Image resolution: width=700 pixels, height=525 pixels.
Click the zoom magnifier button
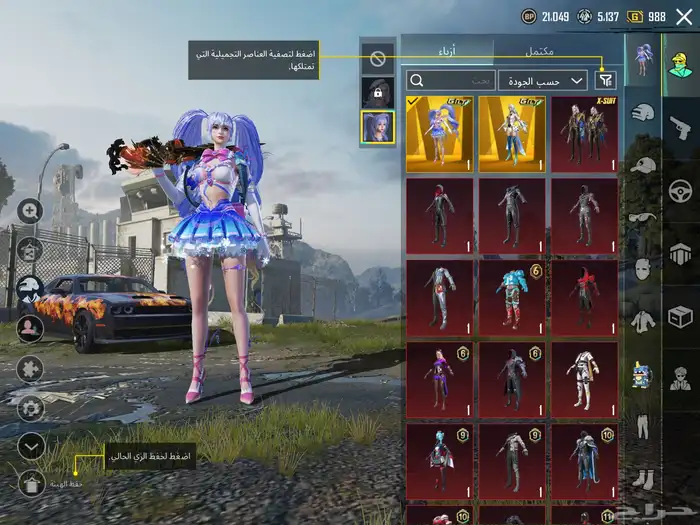coord(30,210)
